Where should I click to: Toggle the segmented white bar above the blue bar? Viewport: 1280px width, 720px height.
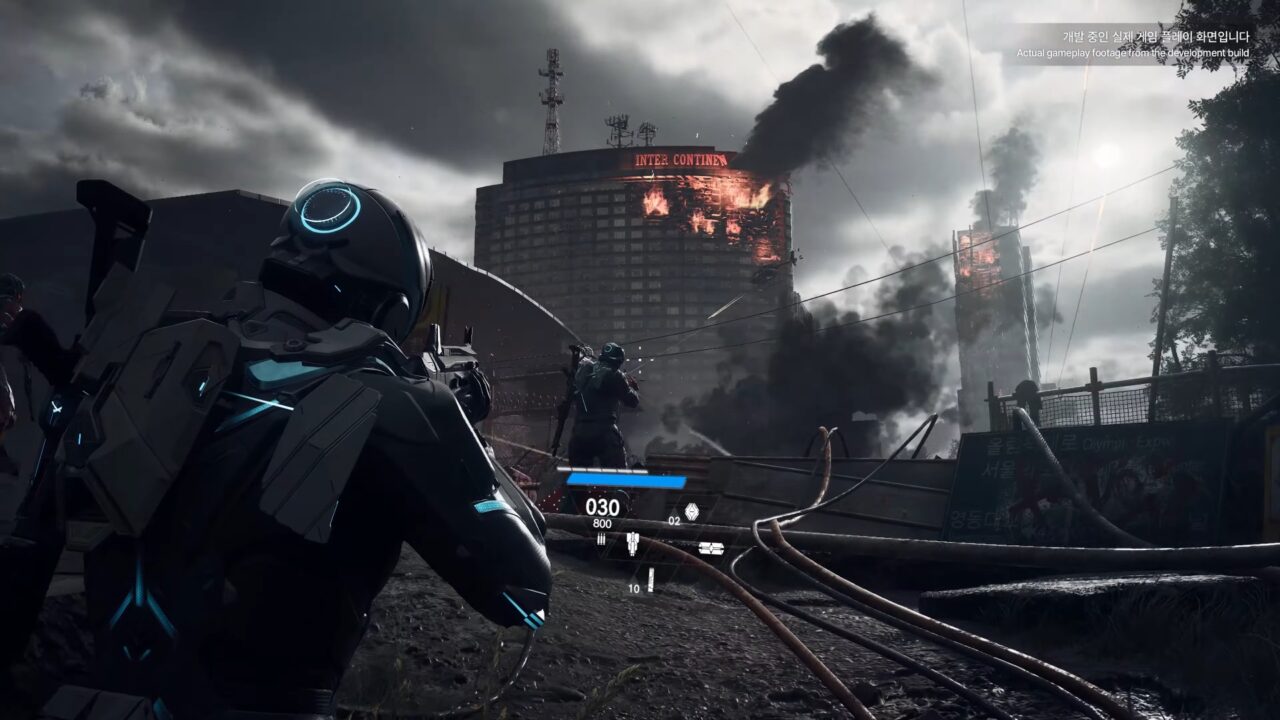(602, 468)
